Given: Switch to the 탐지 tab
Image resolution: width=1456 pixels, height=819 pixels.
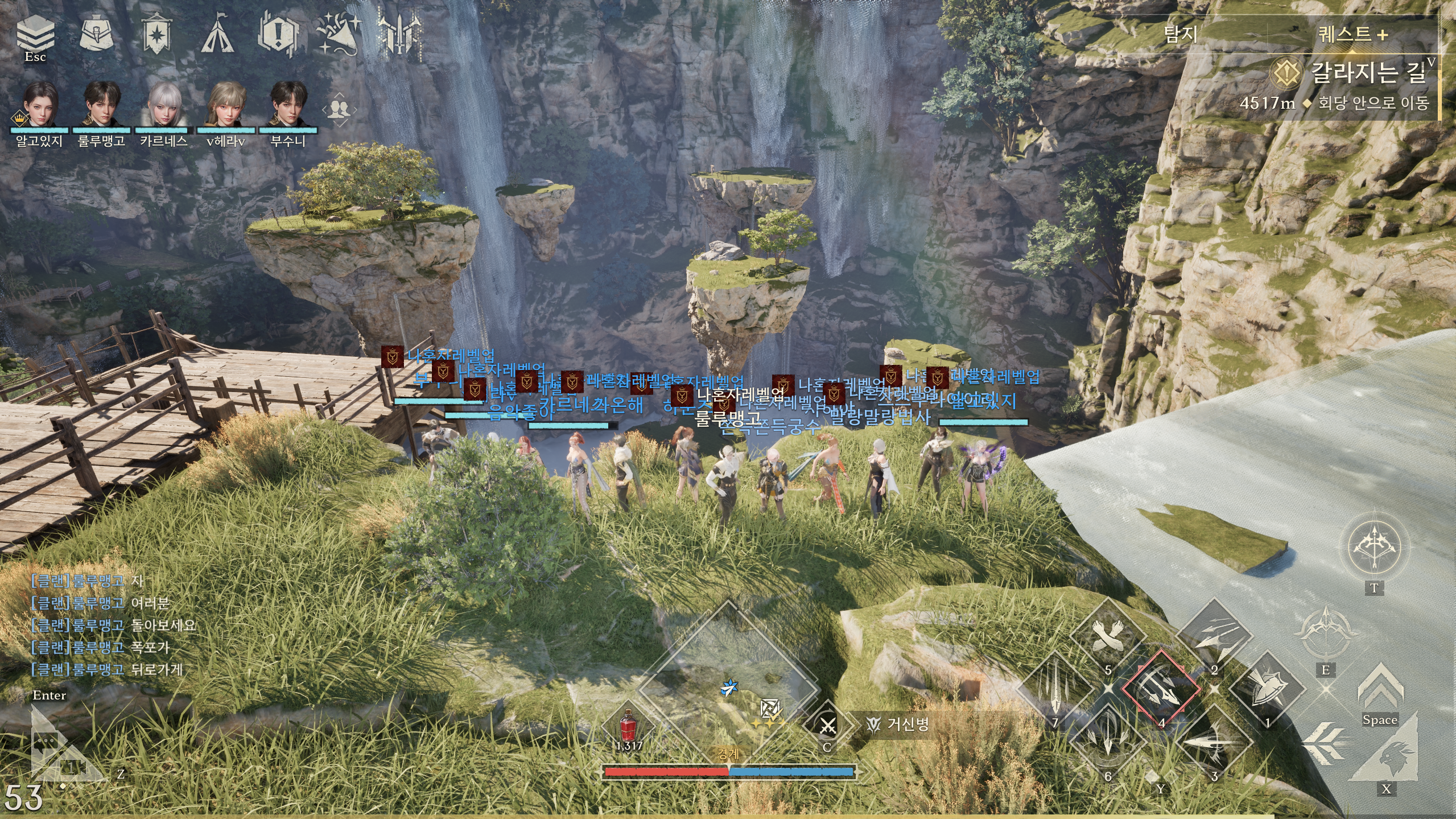Looking at the screenshot, I should (1181, 35).
